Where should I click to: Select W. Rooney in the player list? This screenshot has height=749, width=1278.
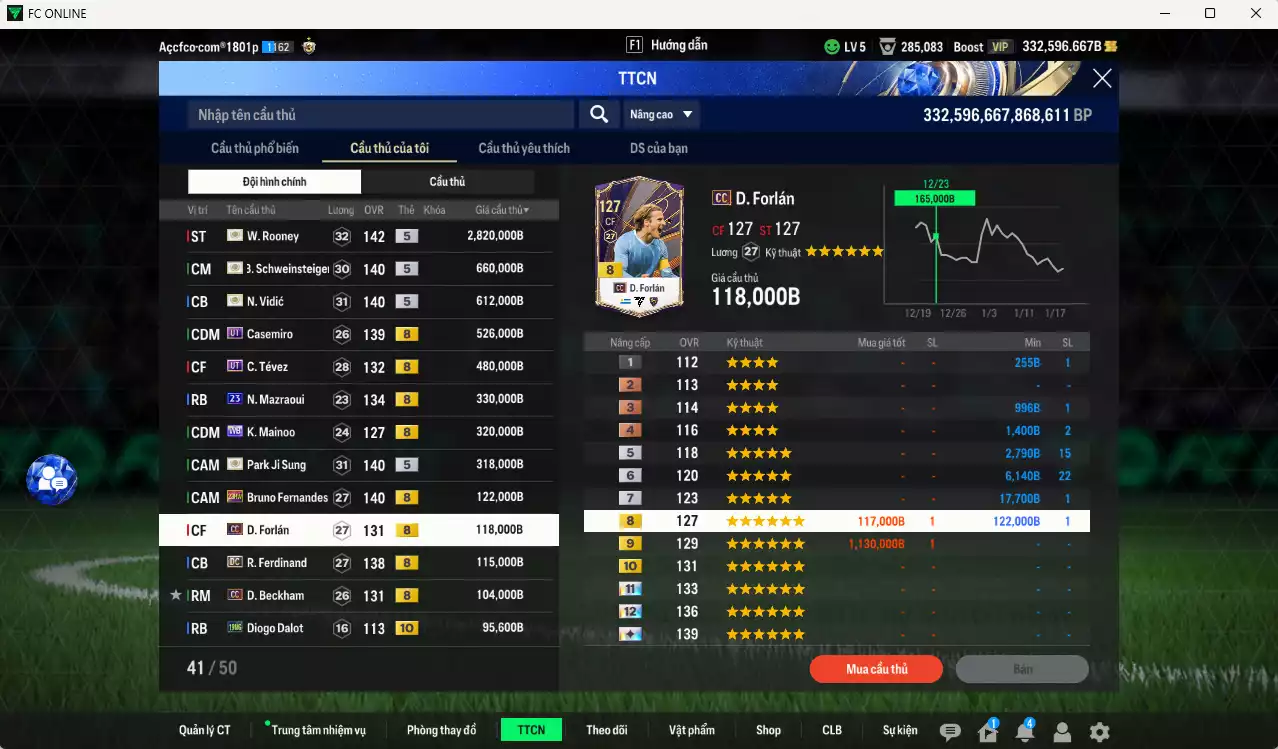358,237
